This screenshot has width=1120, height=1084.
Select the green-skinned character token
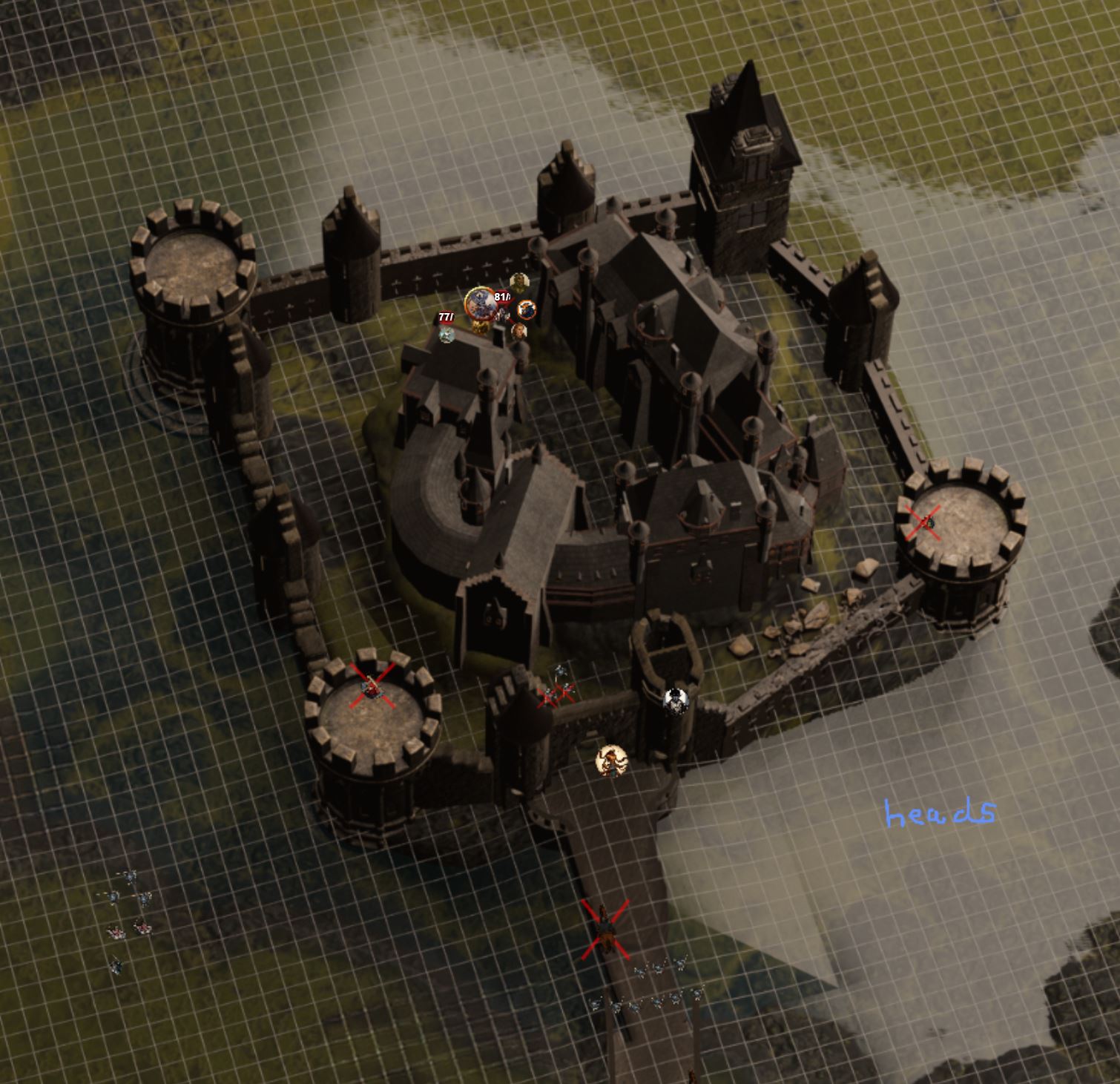coord(518,282)
